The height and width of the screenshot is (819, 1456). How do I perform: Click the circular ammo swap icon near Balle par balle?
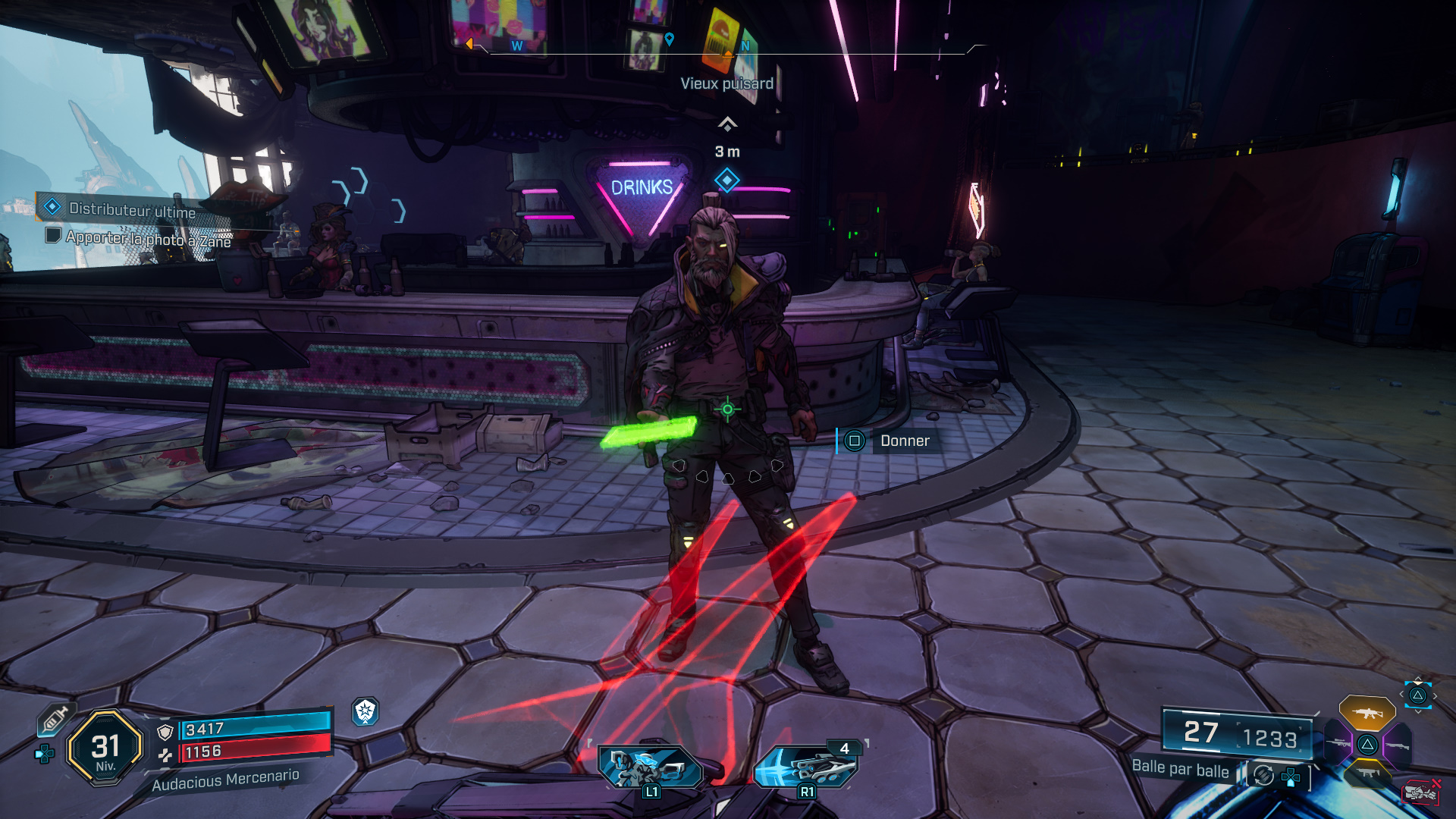tap(1263, 776)
